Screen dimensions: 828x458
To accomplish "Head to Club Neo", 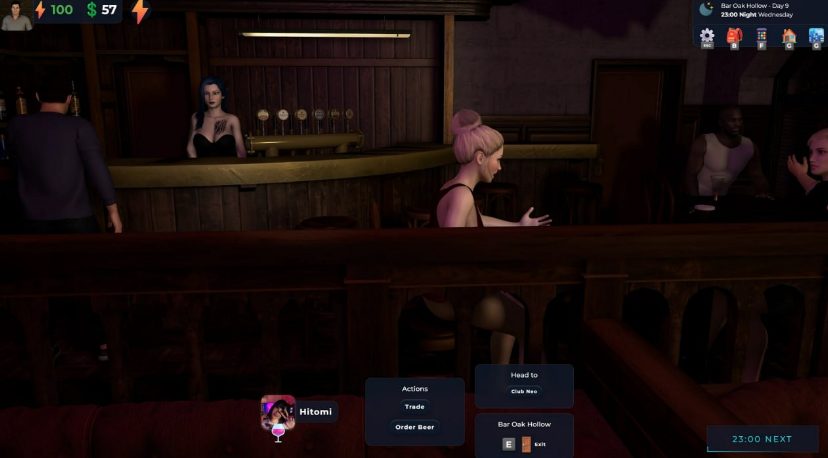I will [x=524, y=391].
